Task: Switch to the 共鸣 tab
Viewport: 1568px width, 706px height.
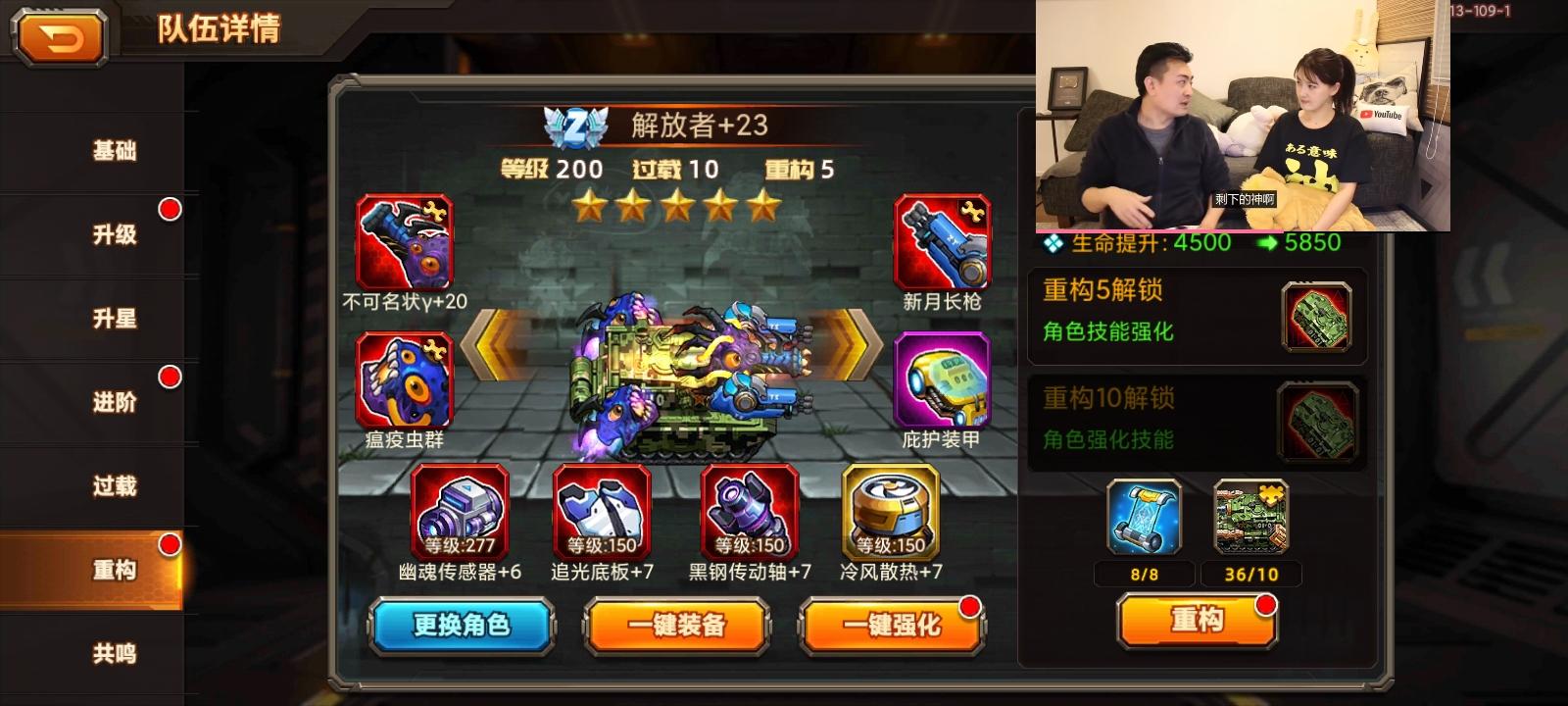Action: pos(116,652)
